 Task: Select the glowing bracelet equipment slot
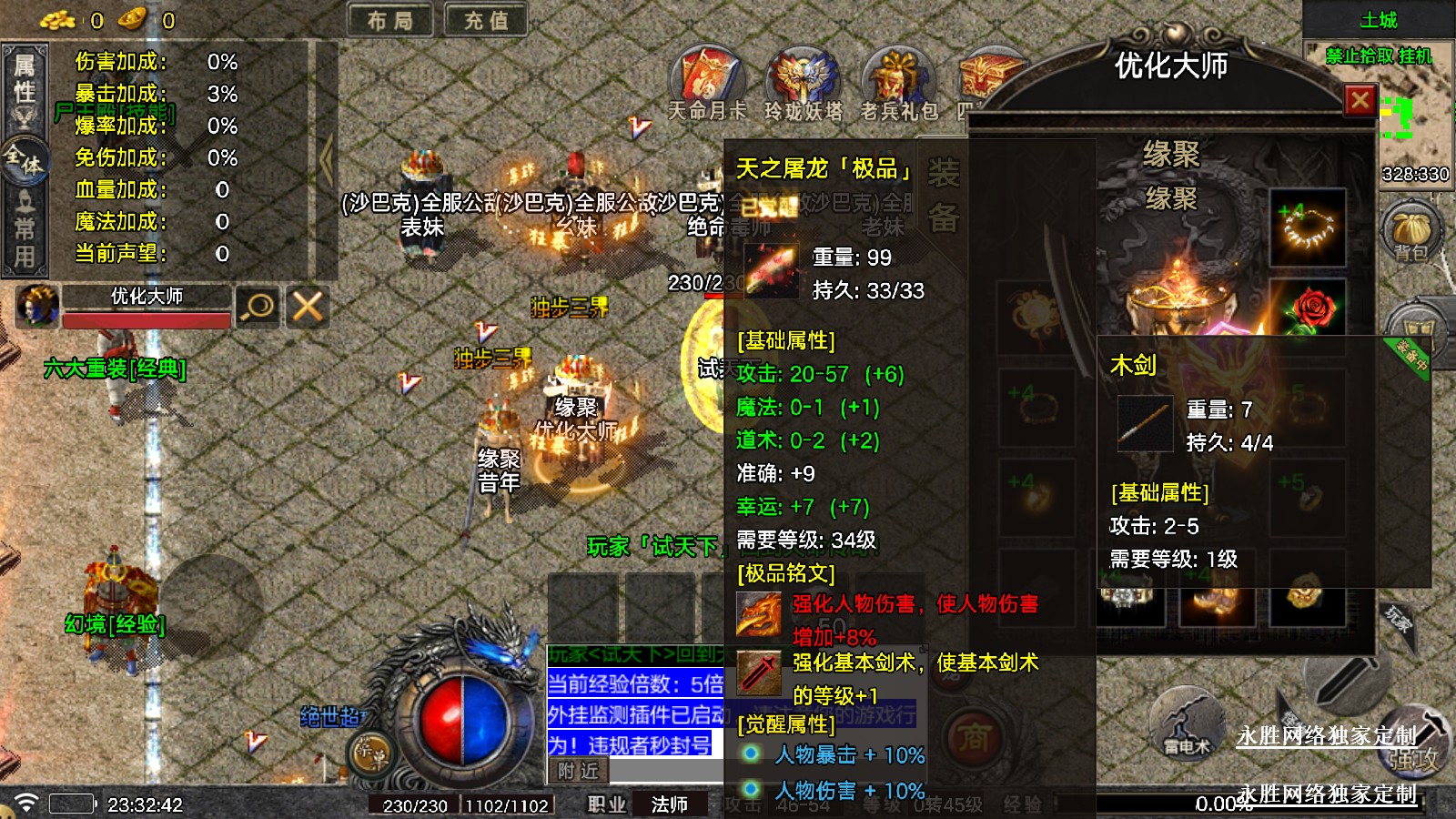click(x=1308, y=227)
